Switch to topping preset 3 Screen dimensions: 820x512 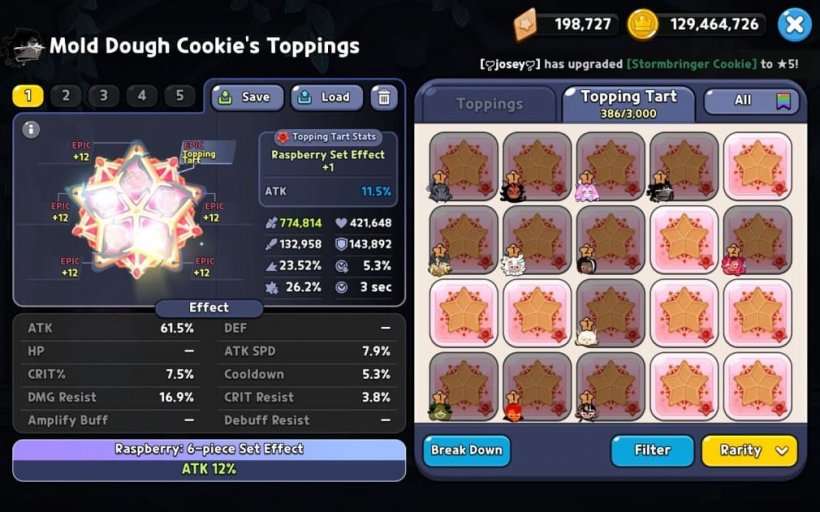click(x=104, y=96)
